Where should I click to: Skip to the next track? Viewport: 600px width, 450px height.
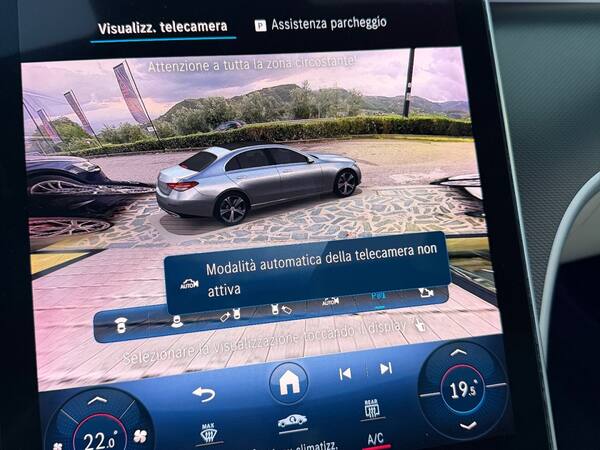coord(386,369)
